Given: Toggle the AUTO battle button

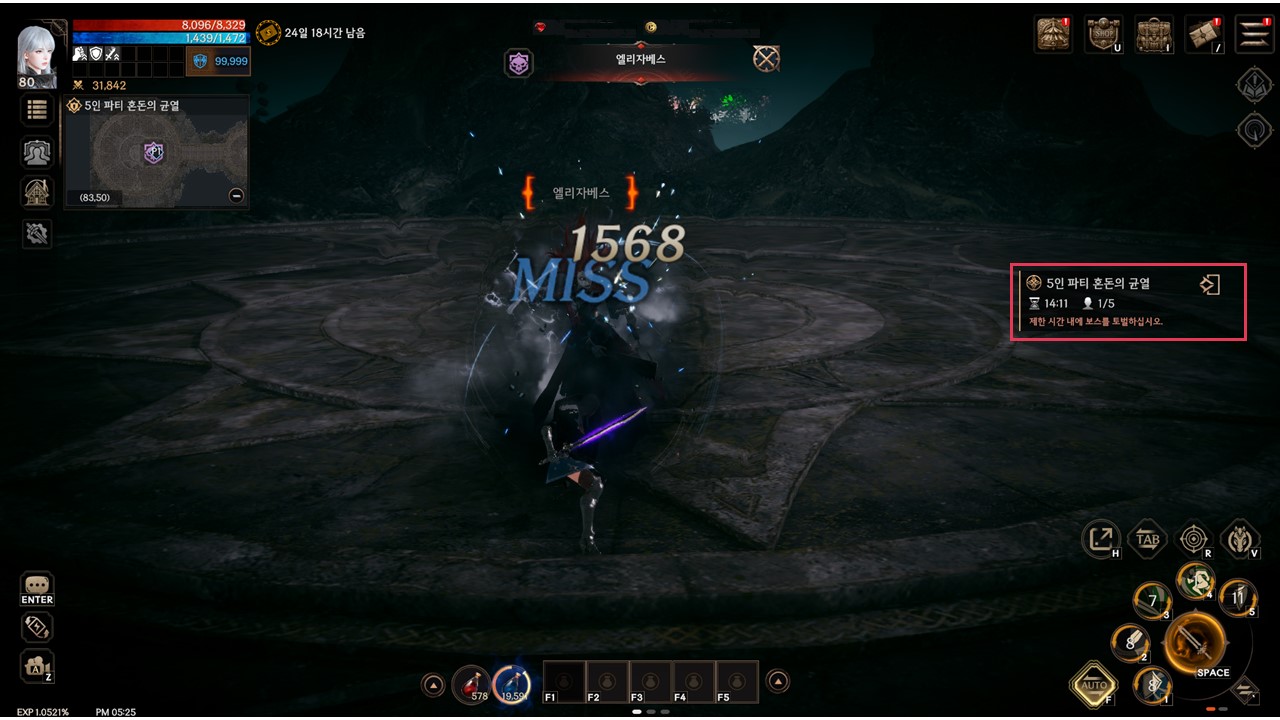Looking at the screenshot, I should [1092, 685].
